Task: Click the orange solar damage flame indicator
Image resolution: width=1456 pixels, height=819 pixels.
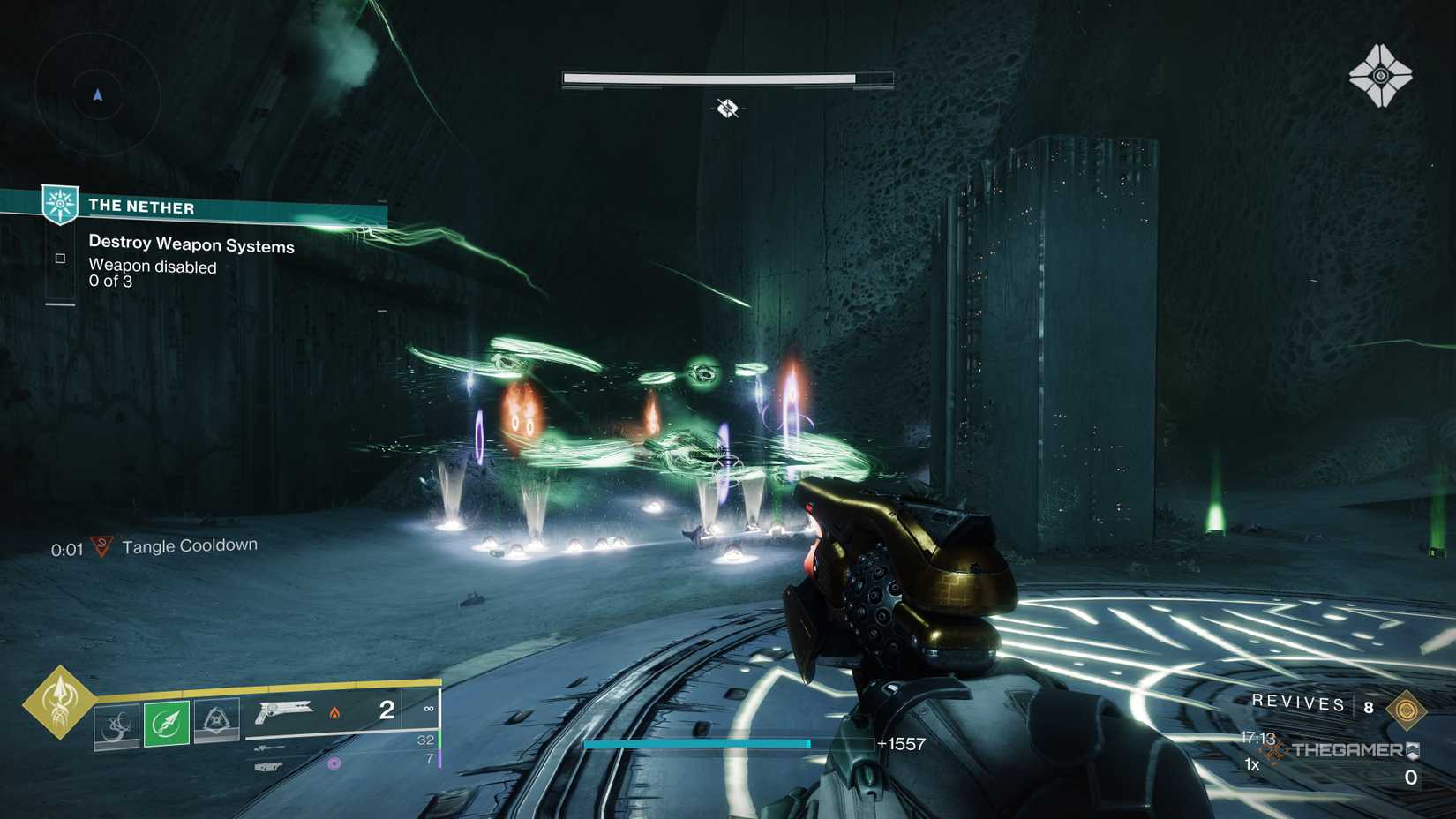Action: [x=334, y=713]
